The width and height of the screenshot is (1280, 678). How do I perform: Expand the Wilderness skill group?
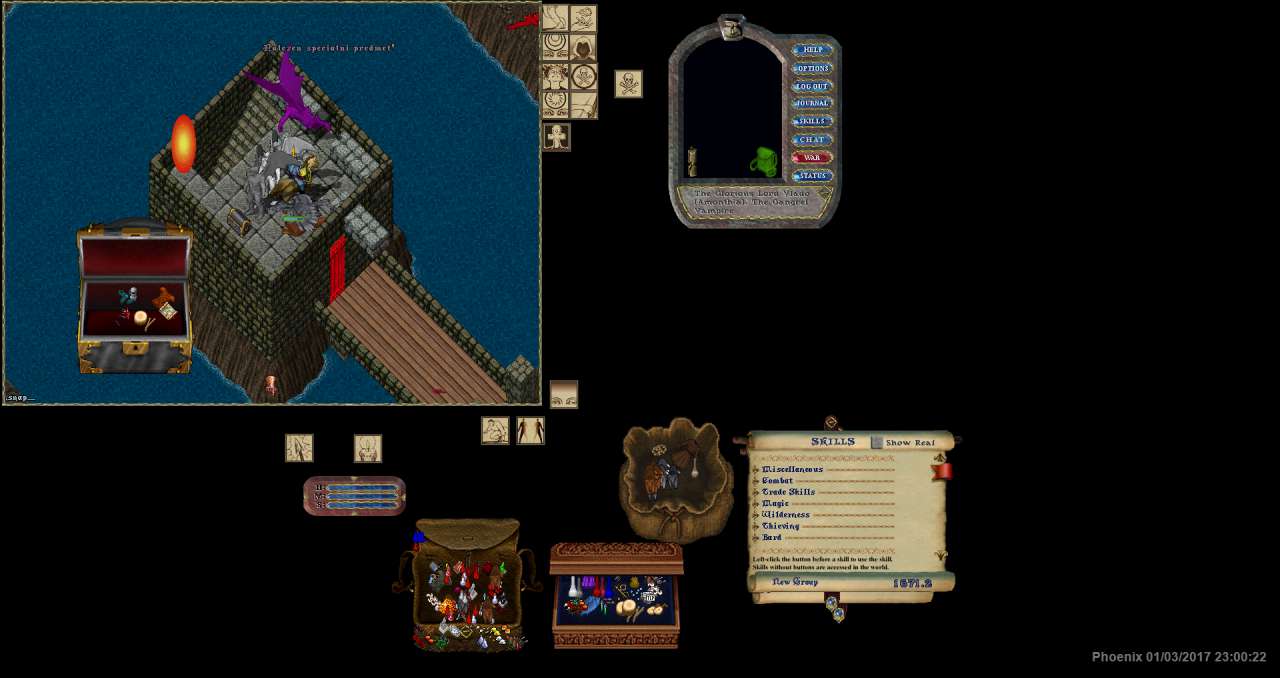[x=756, y=515]
